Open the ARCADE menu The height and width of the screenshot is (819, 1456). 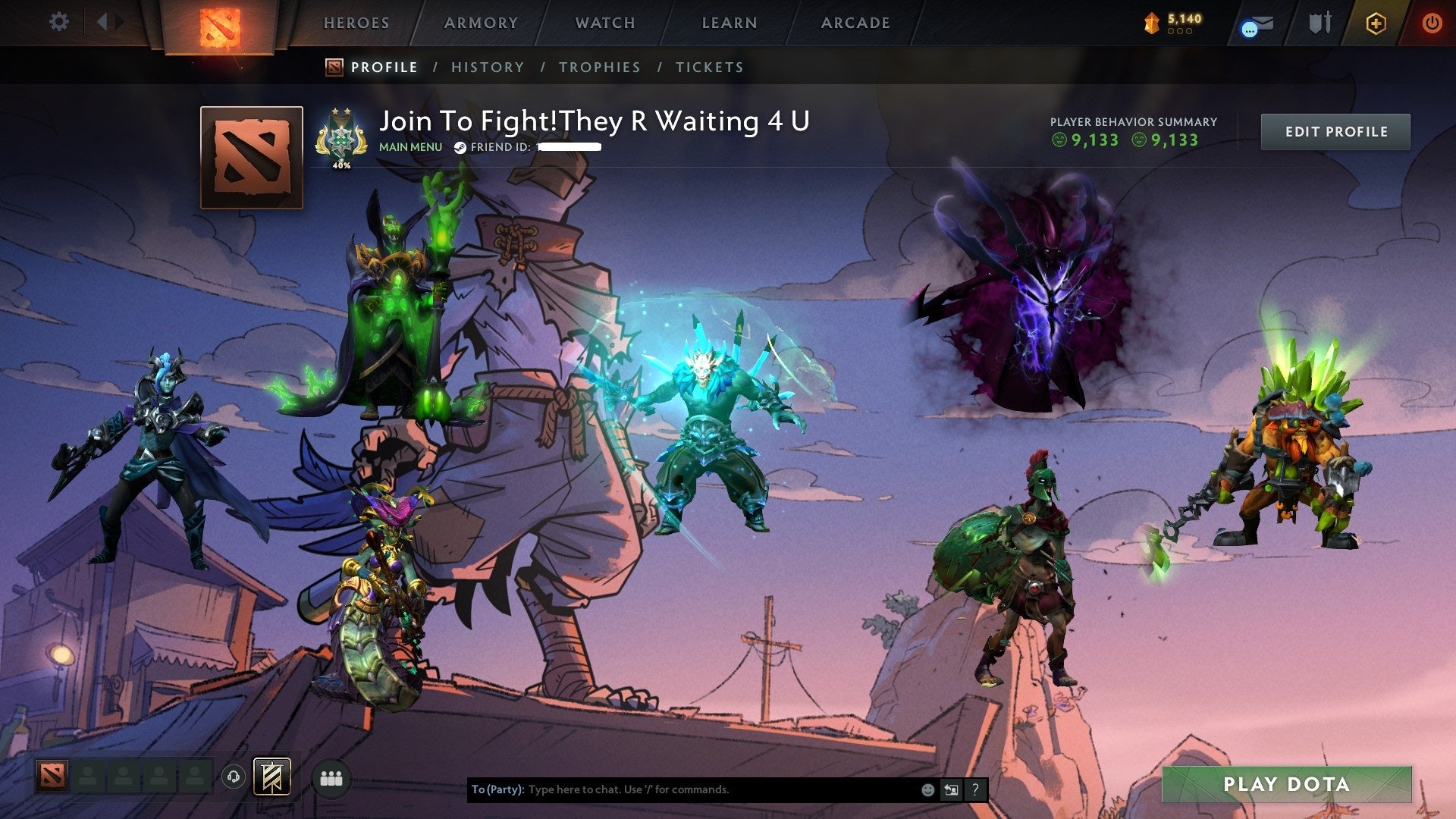[x=855, y=23]
